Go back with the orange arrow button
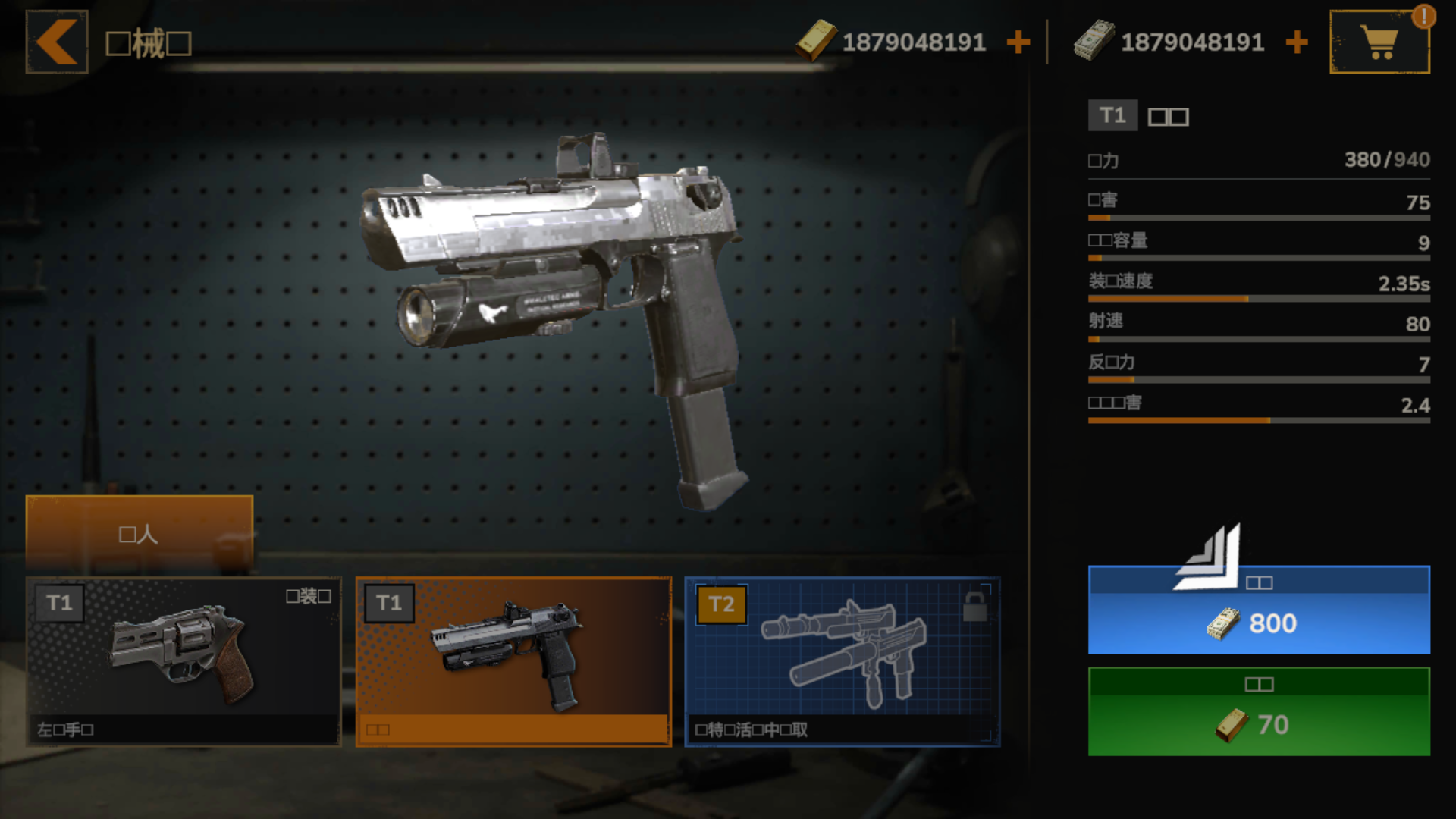This screenshot has width=1456, height=819. point(57,42)
